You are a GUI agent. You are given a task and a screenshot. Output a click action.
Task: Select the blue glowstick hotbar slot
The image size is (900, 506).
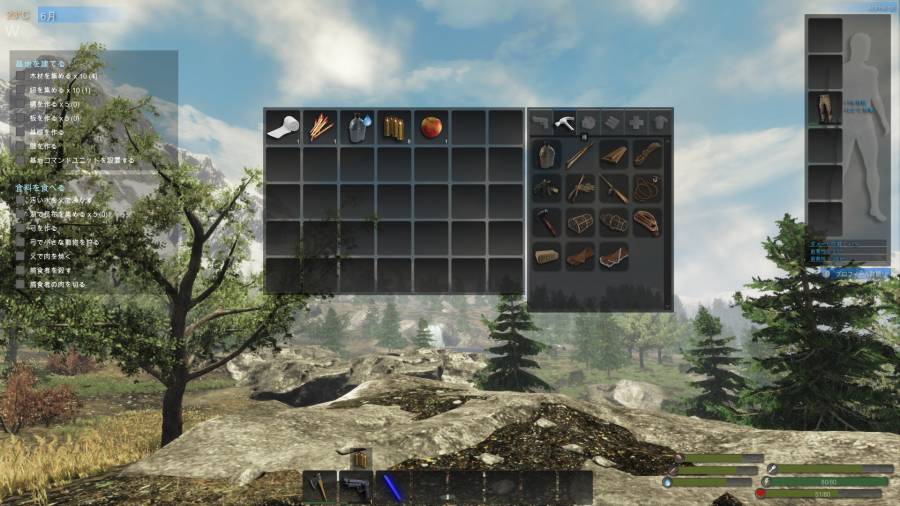(392, 486)
